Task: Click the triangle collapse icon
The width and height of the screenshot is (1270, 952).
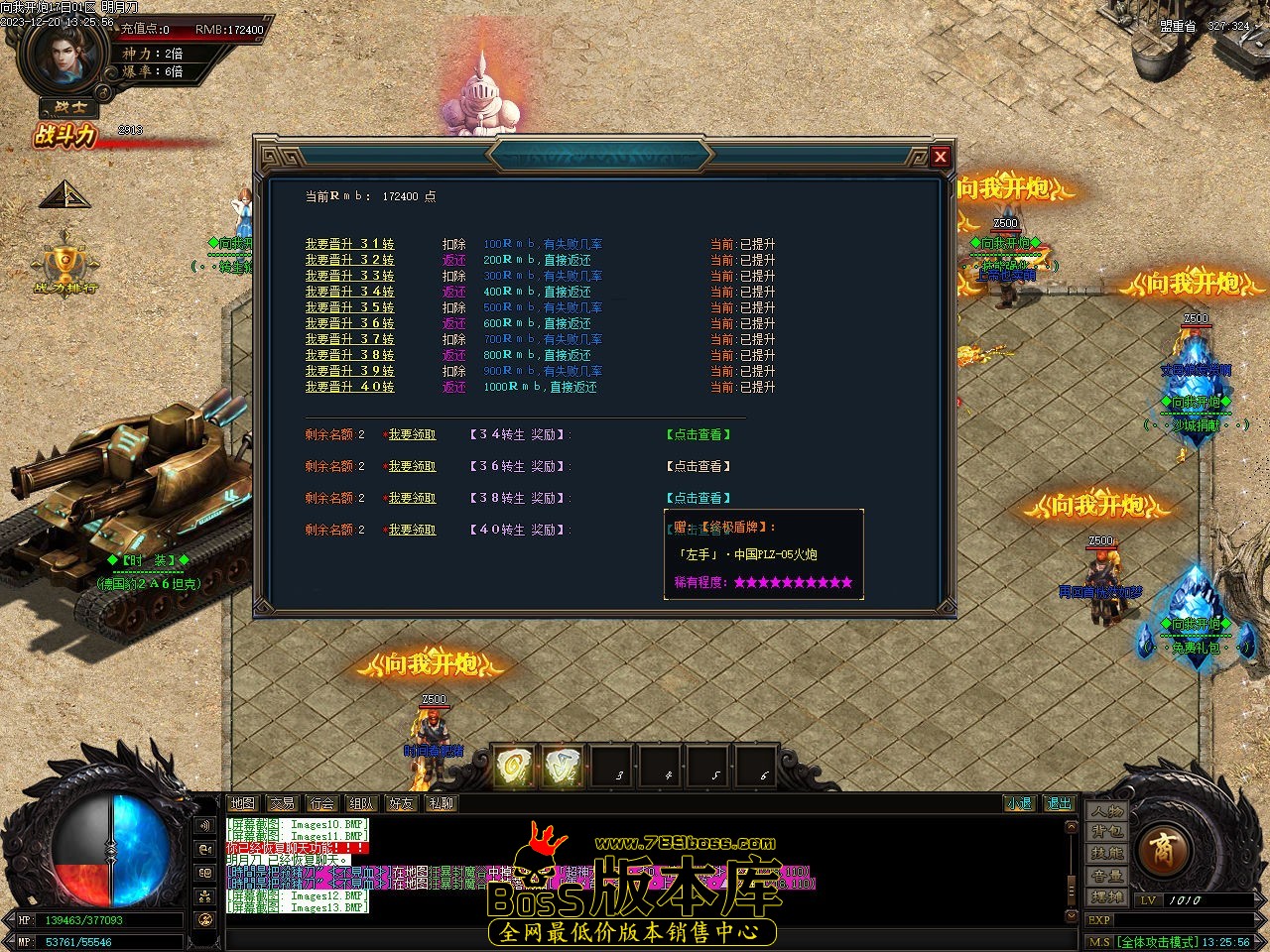Action: coord(64,194)
